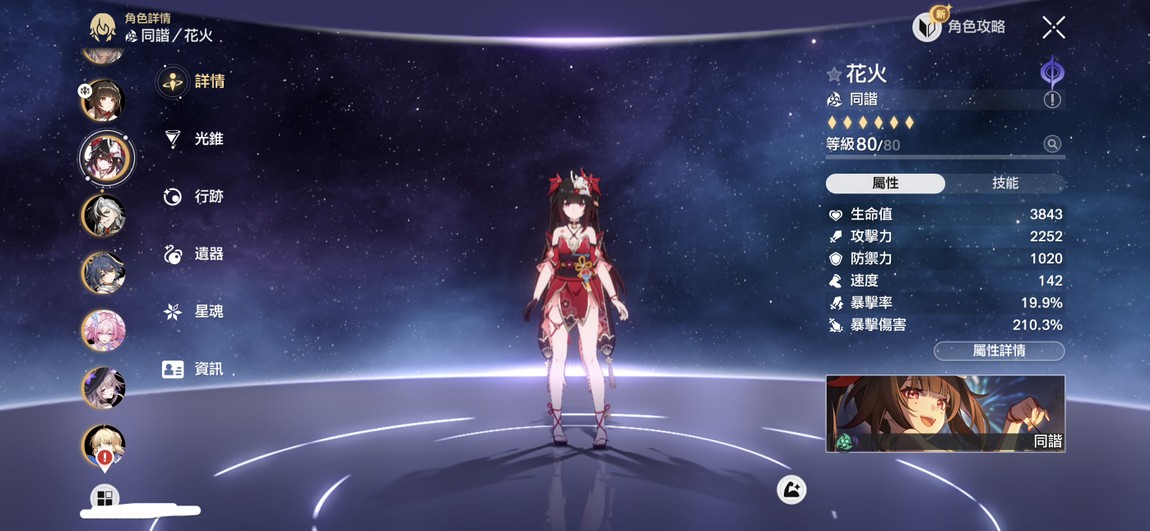Open the 同諧 light cone thumbnail
The image size is (1150, 531).
(945, 413)
